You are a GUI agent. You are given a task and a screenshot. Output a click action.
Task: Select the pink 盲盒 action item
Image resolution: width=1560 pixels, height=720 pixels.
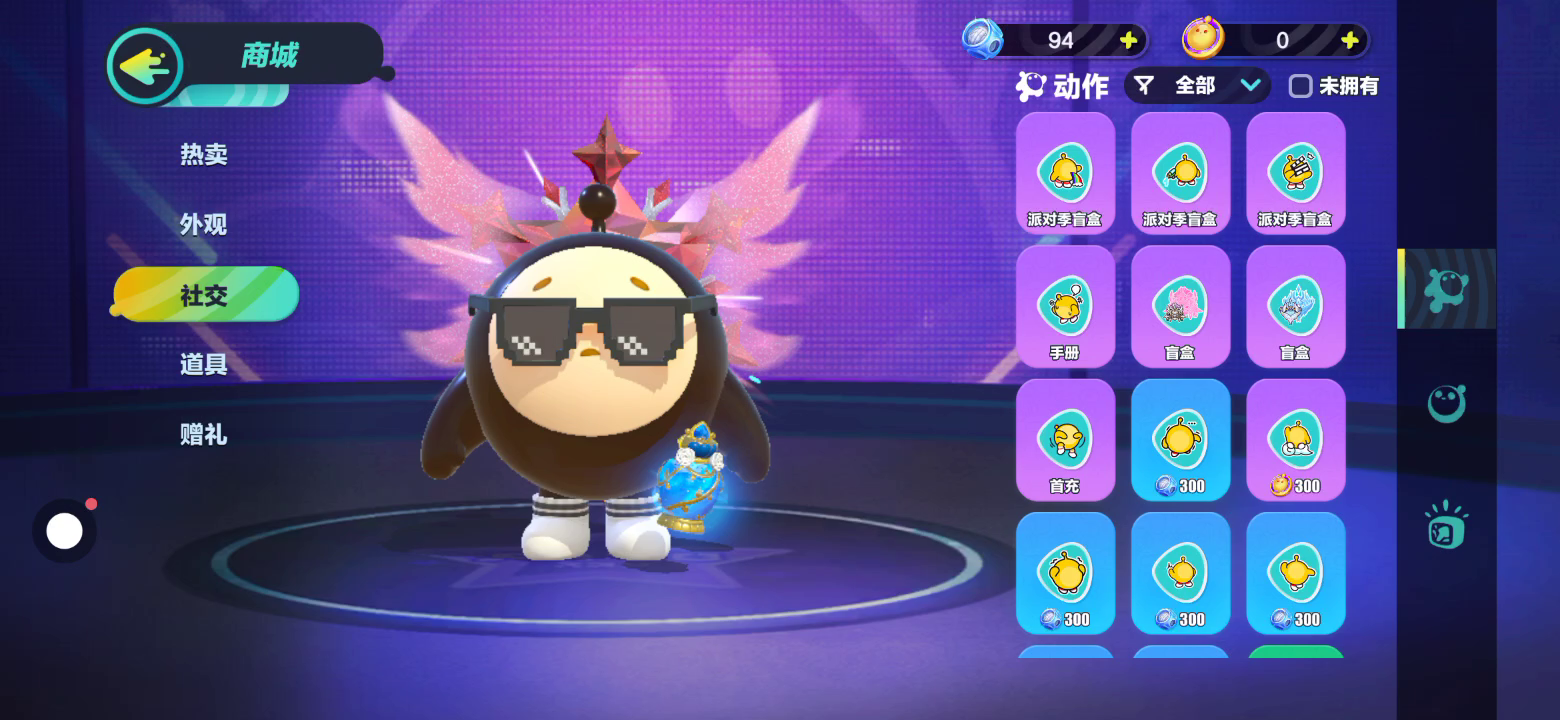click(1180, 307)
